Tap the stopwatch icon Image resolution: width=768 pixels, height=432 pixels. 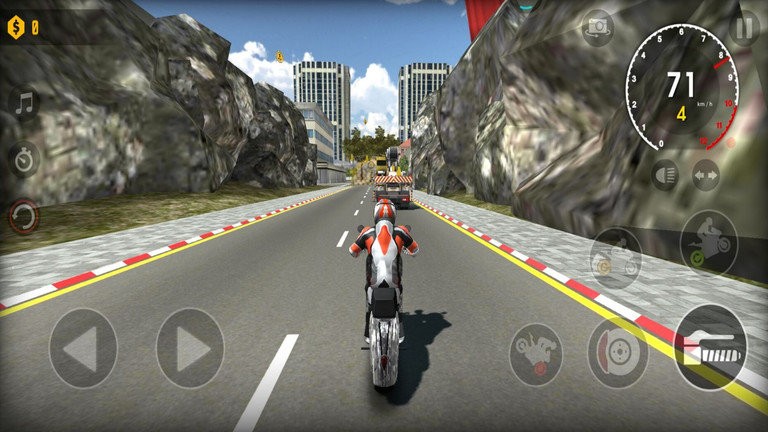pyautogui.click(x=24, y=159)
